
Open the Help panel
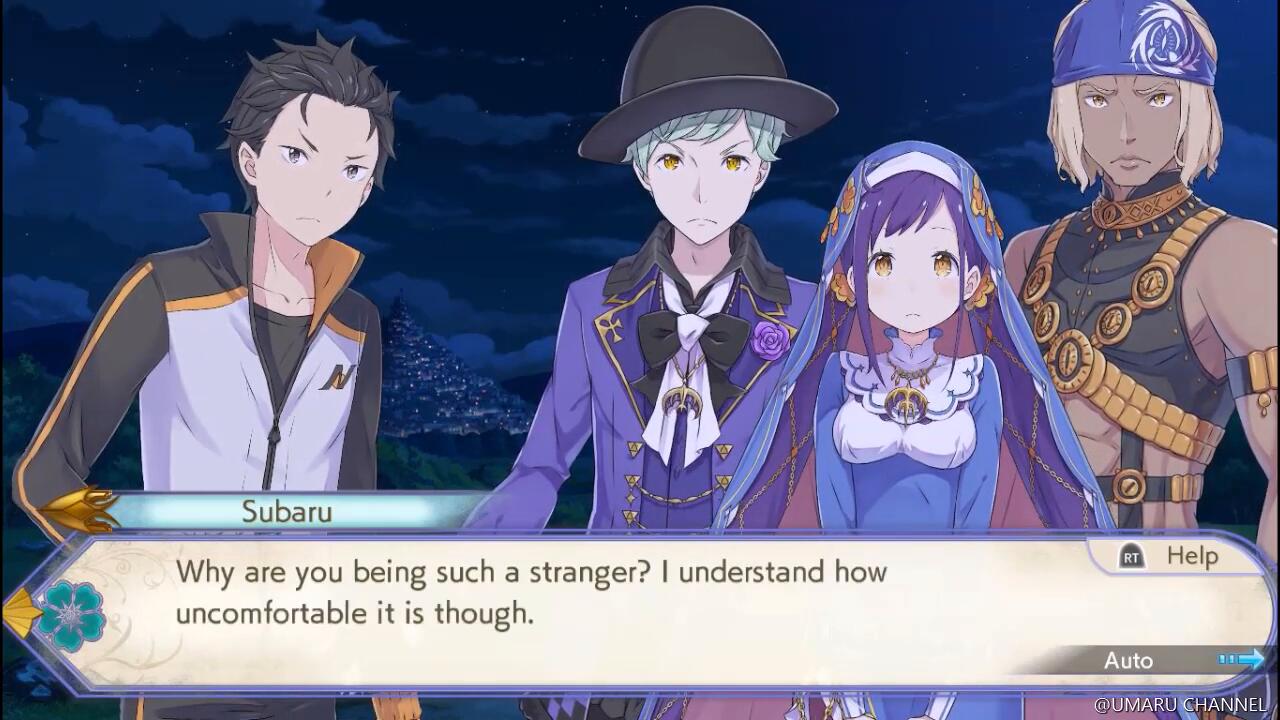click(1172, 557)
